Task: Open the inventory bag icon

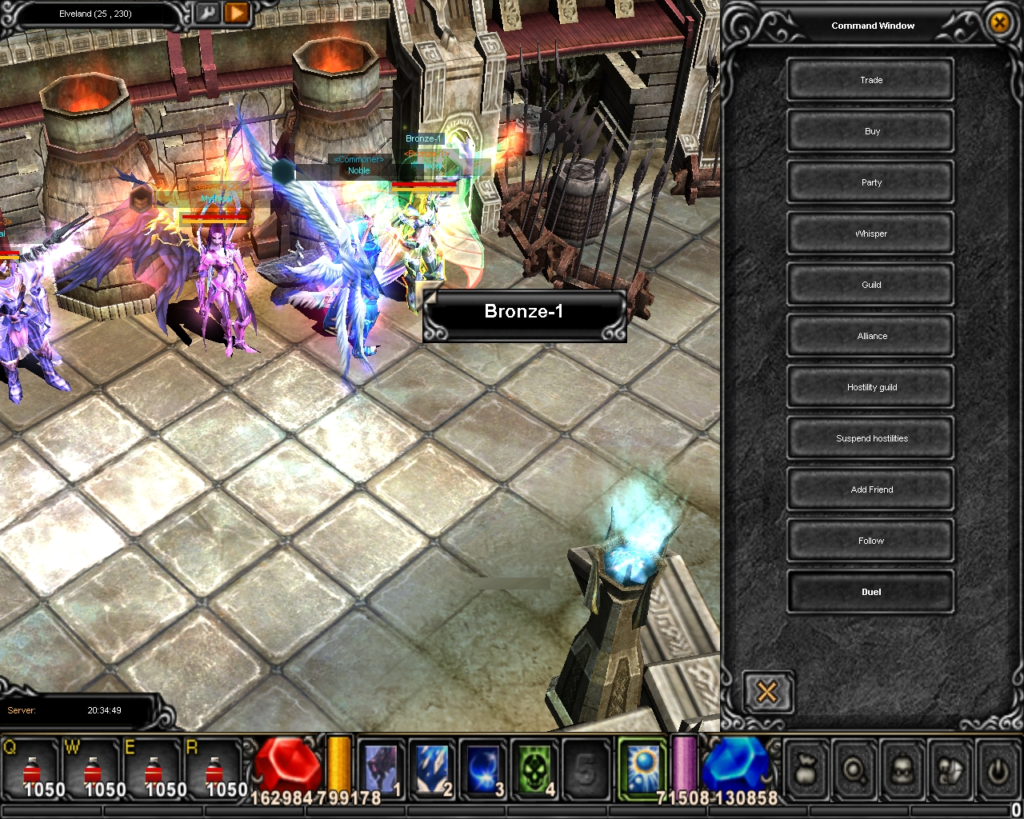Action: [805, 769]
